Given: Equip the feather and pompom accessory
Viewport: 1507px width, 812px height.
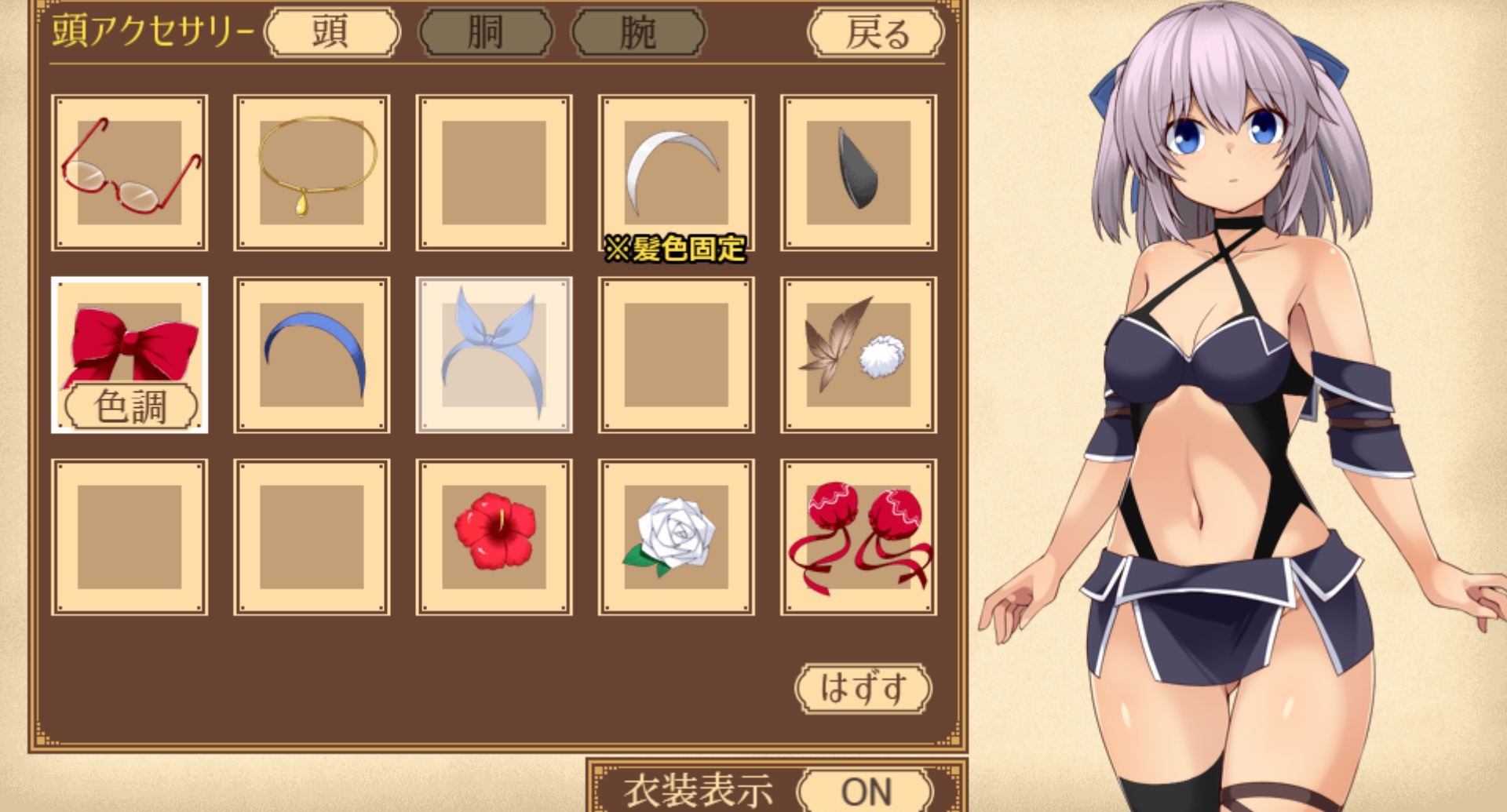Looking at the screenshot, I should [x=858, y=355].
